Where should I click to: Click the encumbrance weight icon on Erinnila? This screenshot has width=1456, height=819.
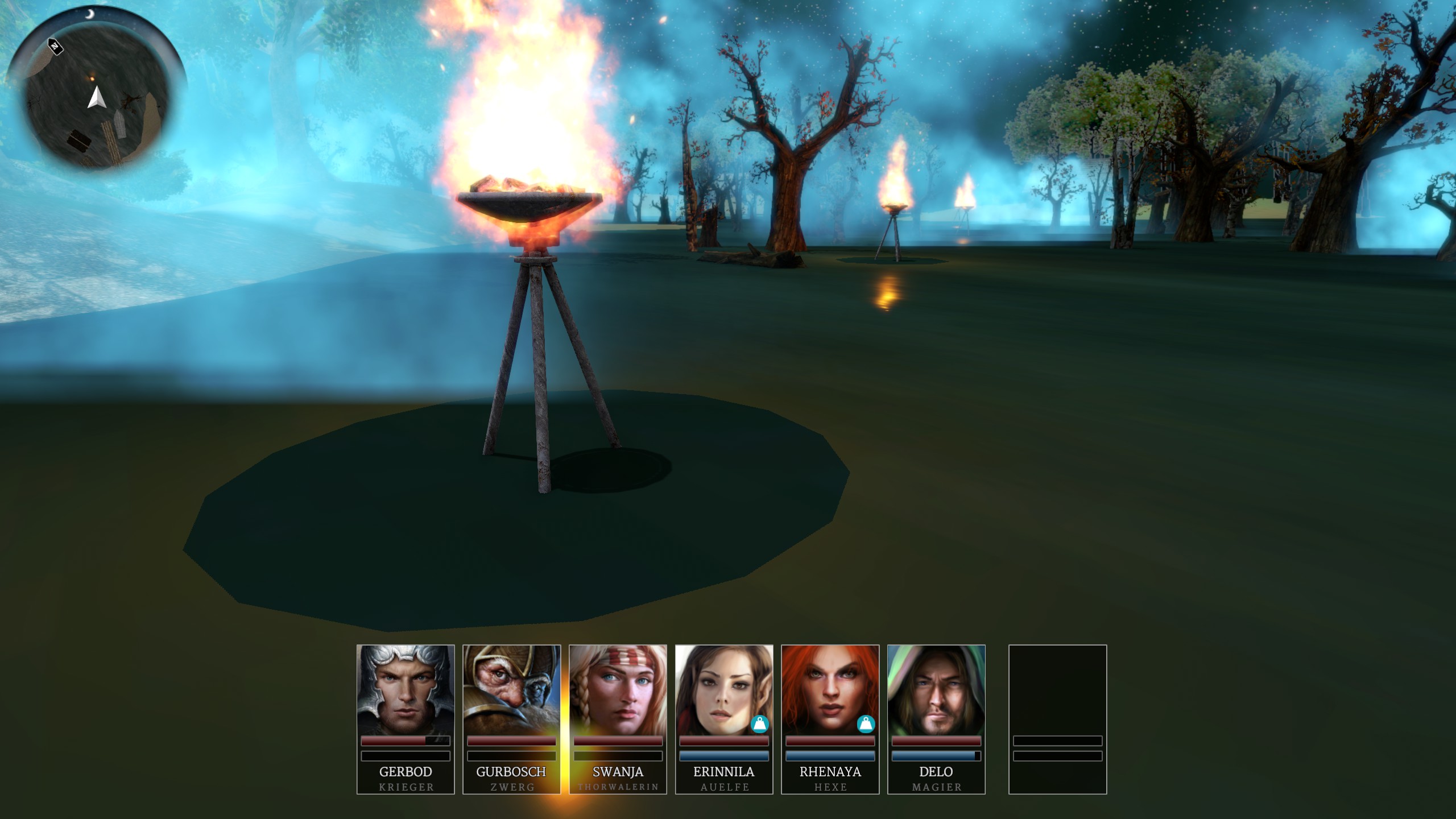click(x=760, y=724)
